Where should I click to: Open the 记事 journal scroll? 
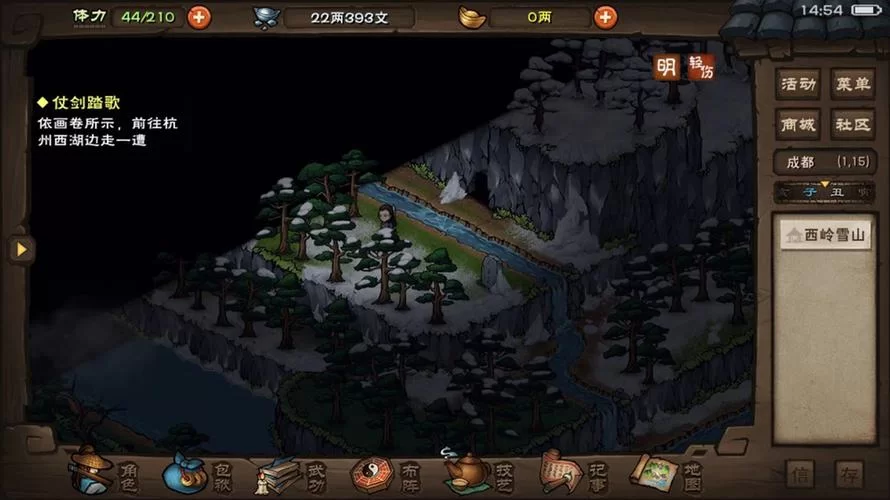[570, 472]
